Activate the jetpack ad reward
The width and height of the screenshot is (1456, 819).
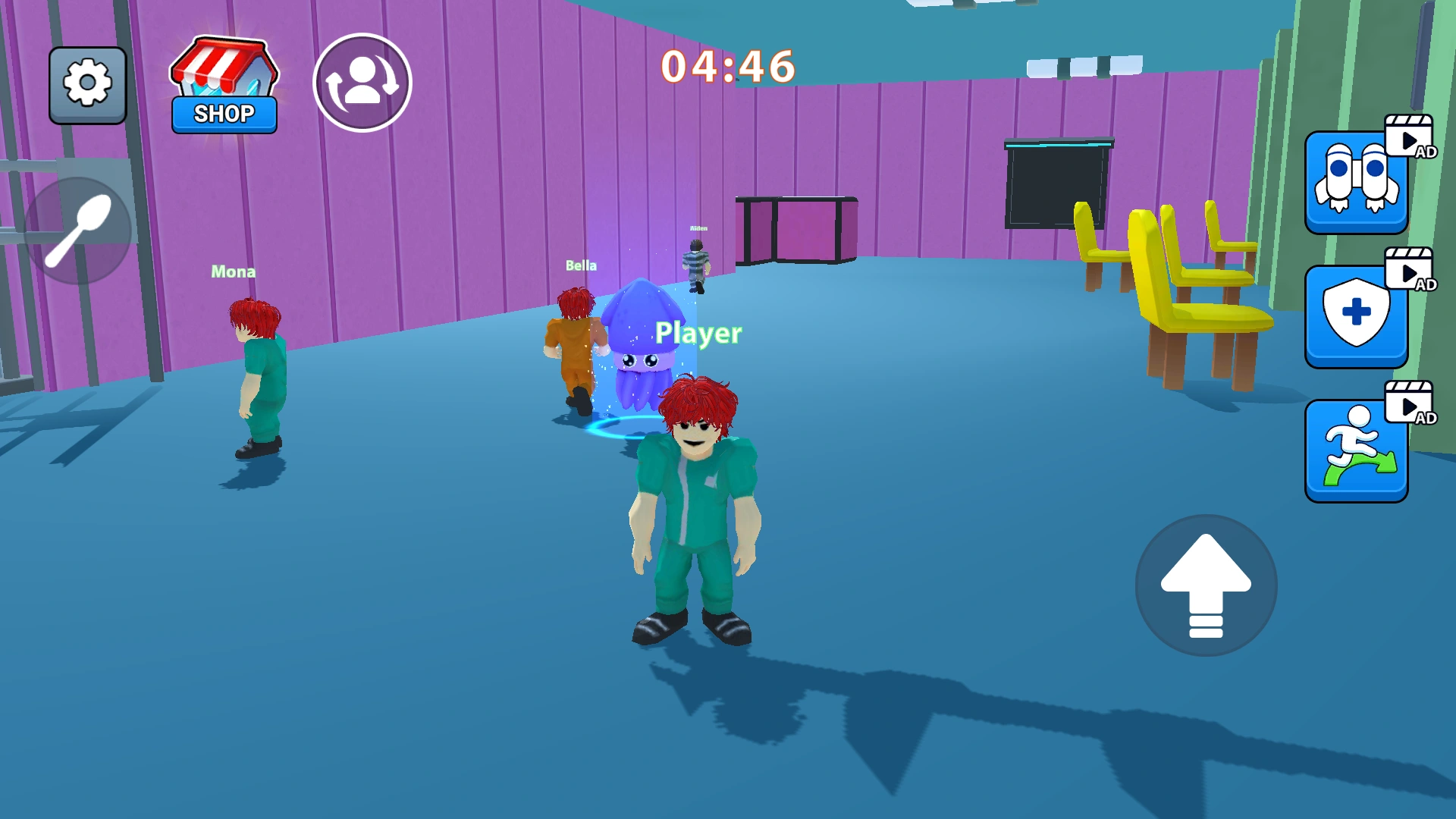(1357, 184)
